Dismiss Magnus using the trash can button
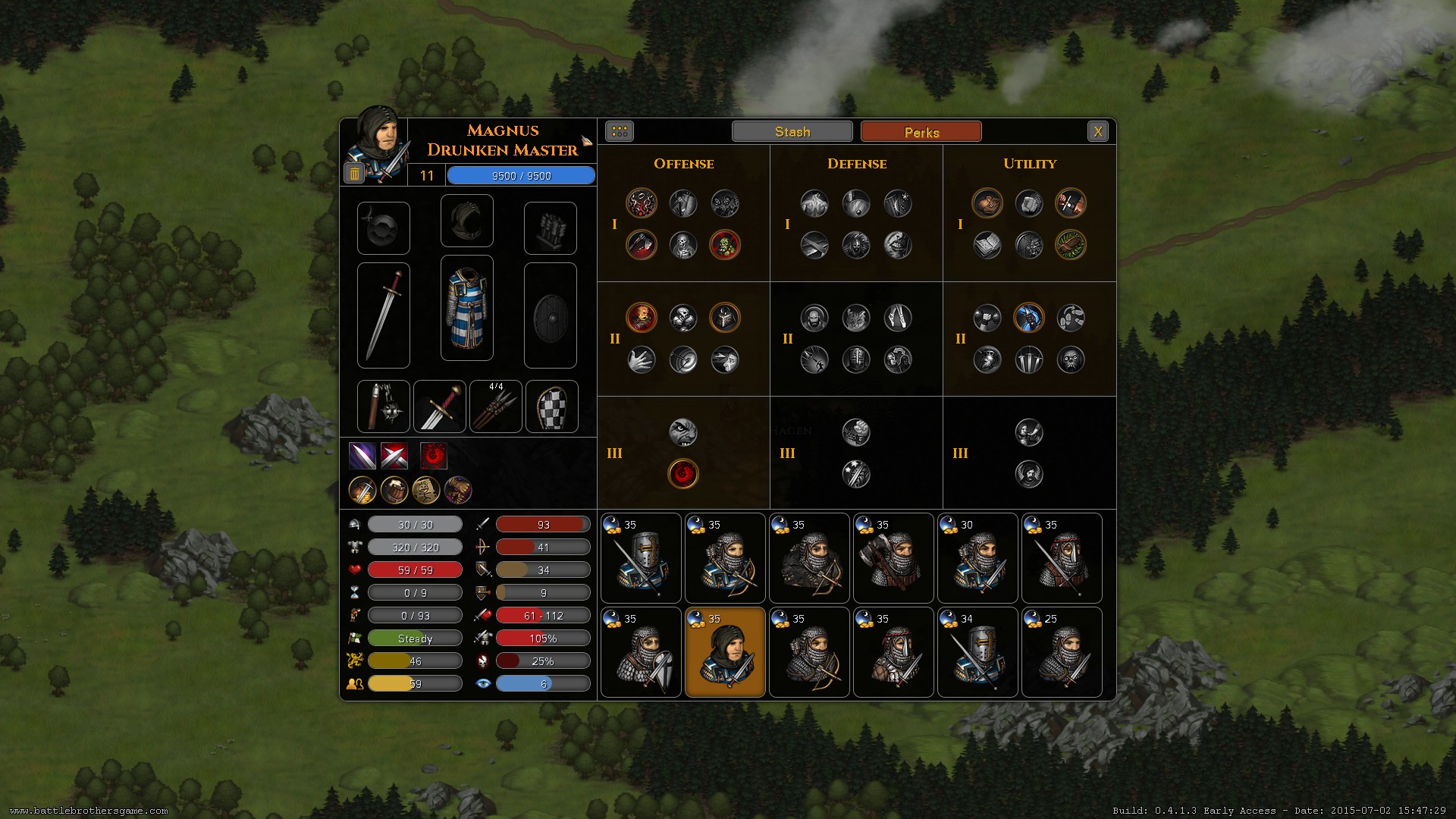 tap(354, 174)
